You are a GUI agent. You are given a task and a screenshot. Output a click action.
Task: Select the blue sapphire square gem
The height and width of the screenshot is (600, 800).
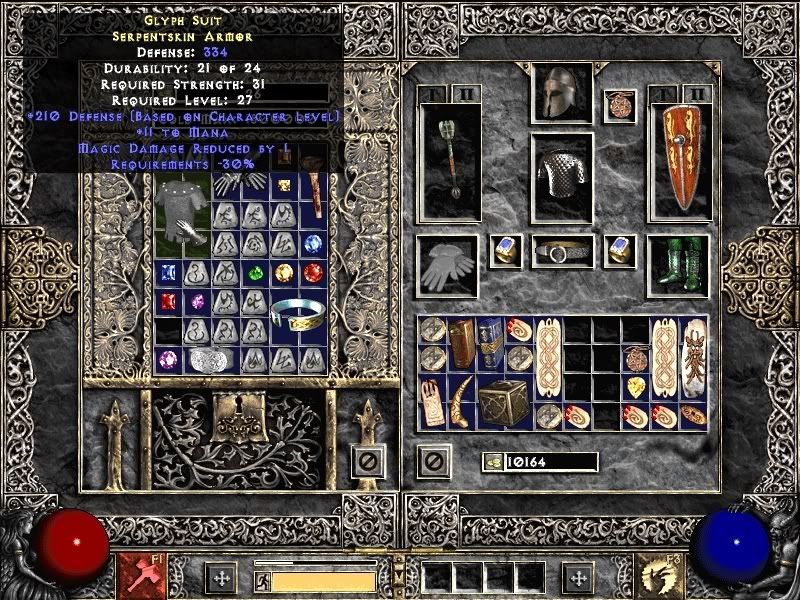[x=167, y=271]
